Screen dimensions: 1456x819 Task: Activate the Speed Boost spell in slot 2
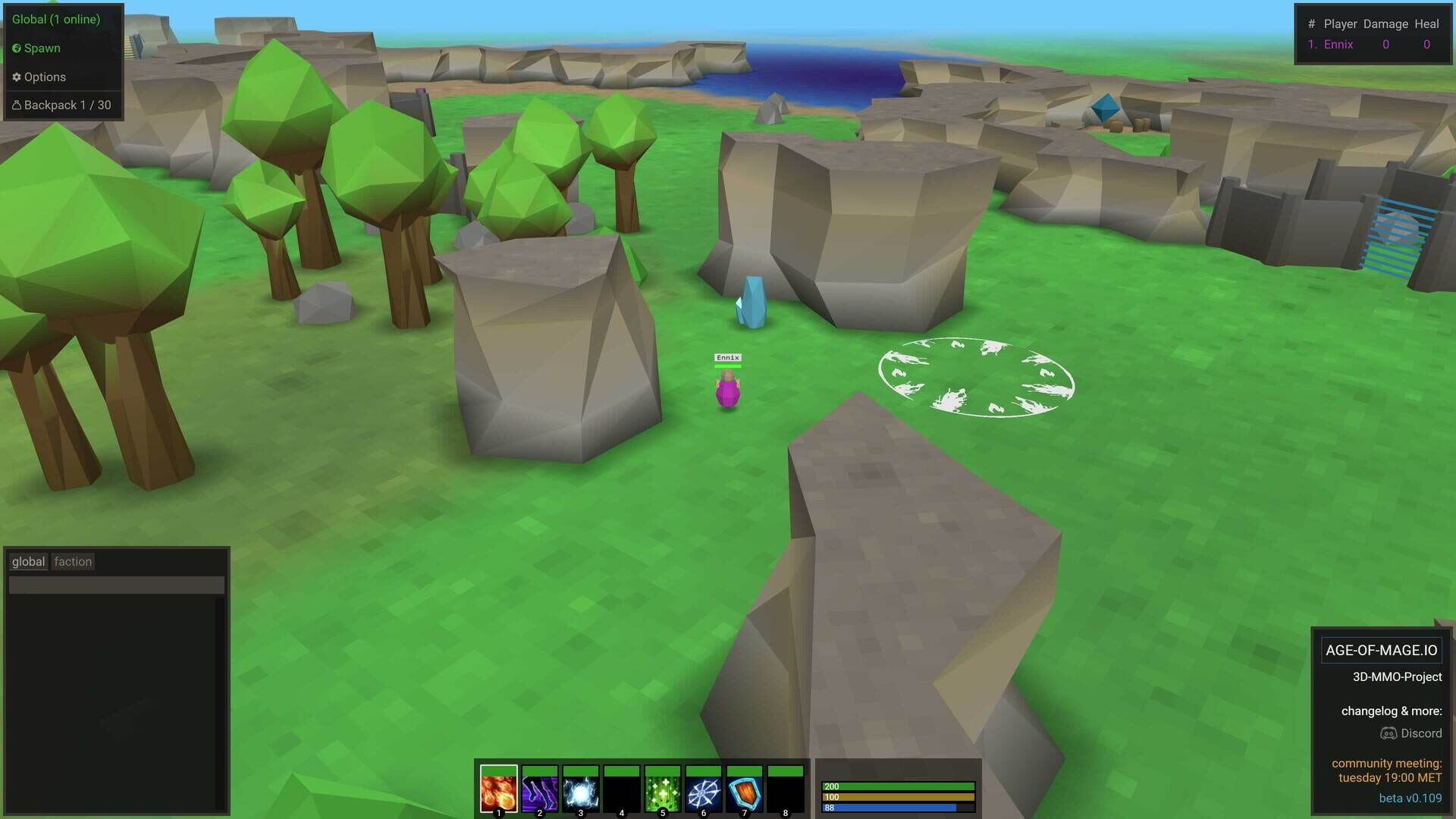539,790
